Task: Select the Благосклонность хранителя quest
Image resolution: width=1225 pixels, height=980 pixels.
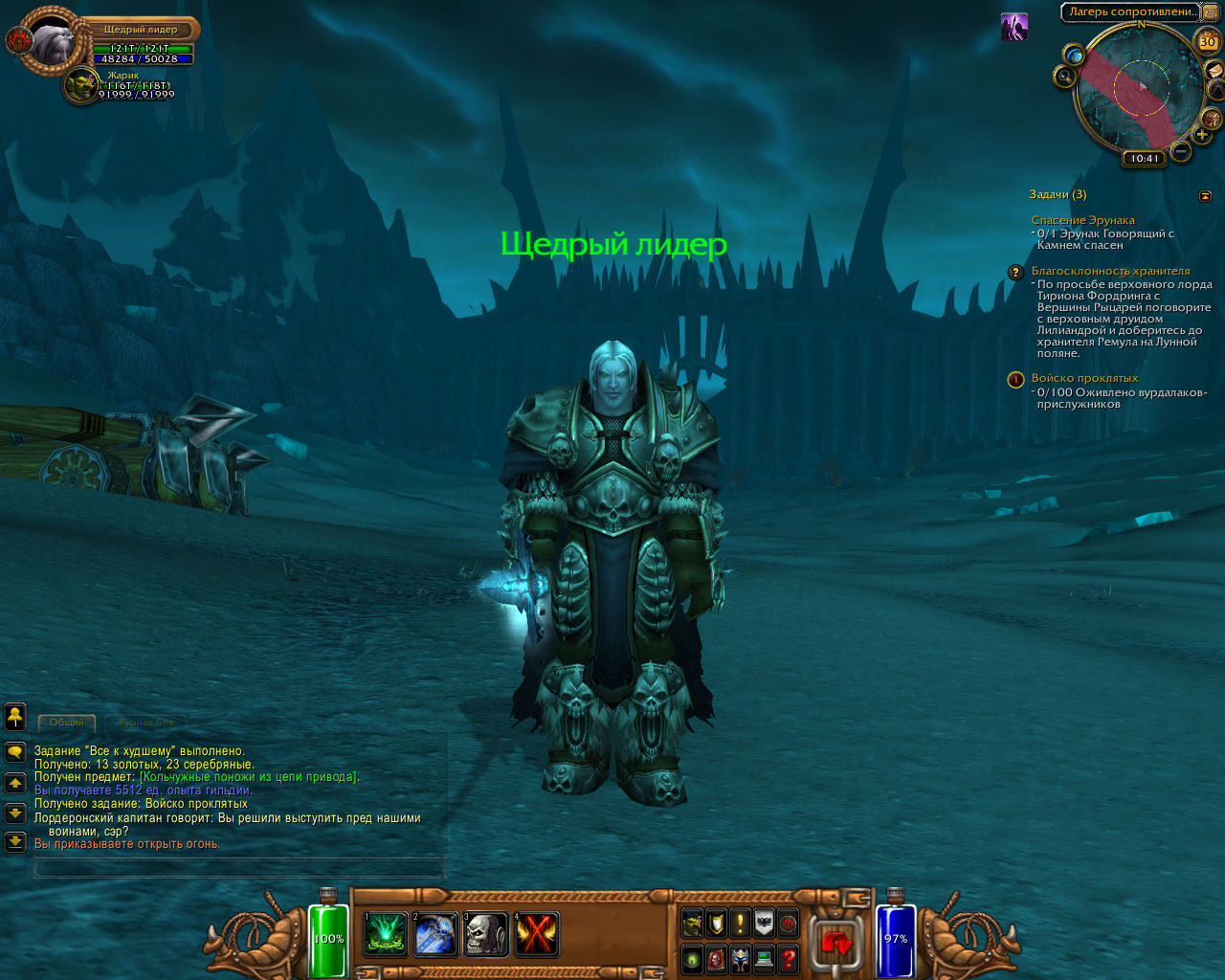Action: coord(1110,272)
